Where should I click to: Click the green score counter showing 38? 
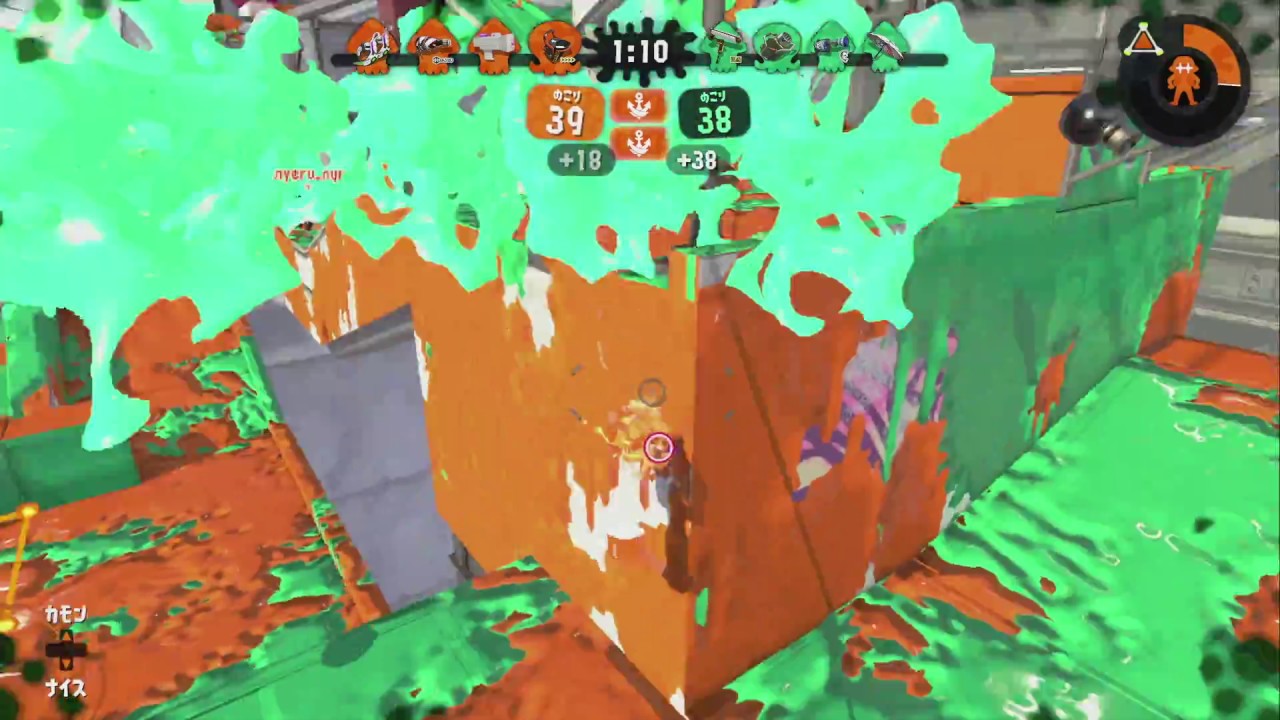tap(713, 113)
